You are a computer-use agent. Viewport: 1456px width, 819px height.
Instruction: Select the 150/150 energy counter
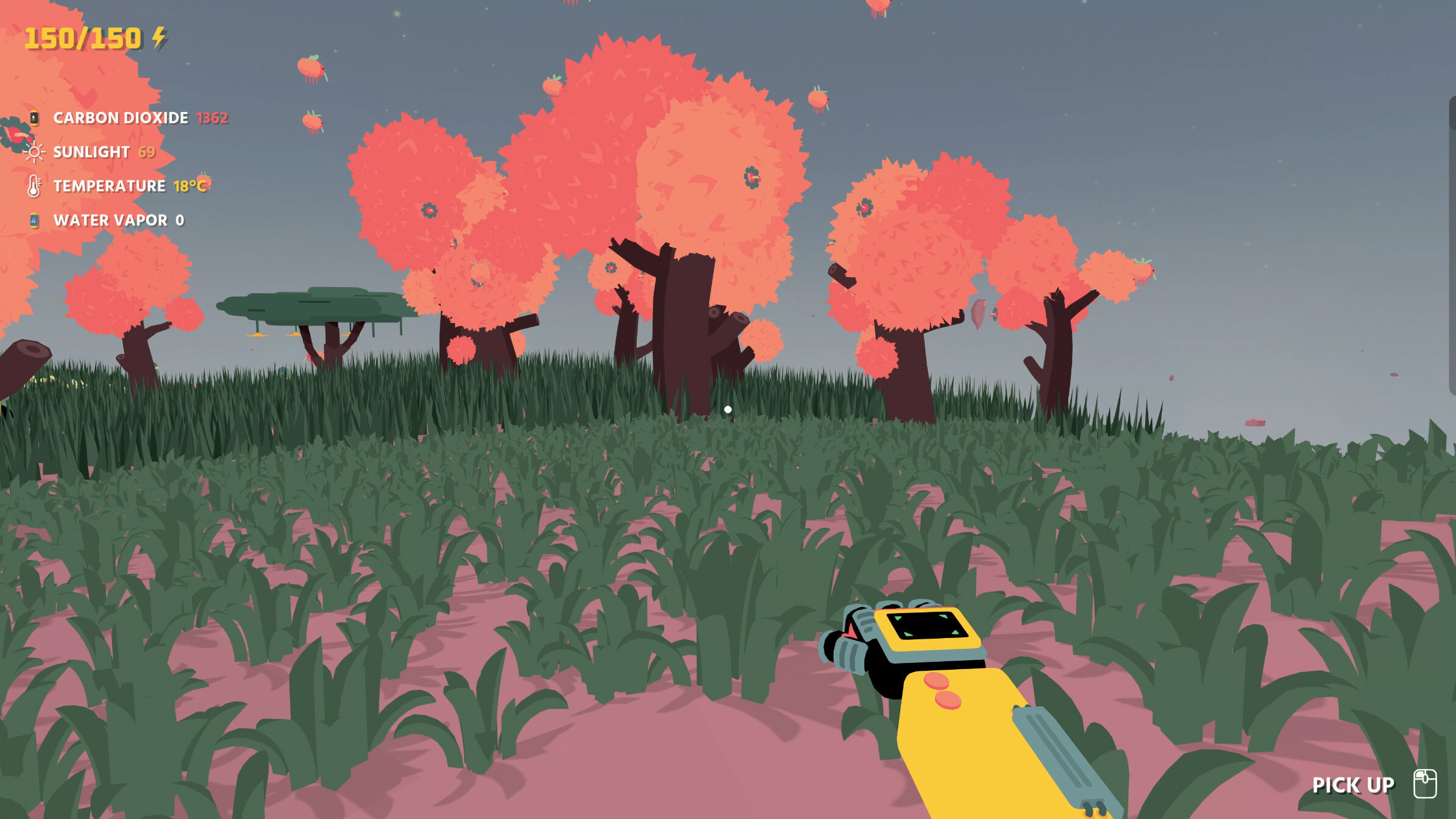tap(82, 38)
